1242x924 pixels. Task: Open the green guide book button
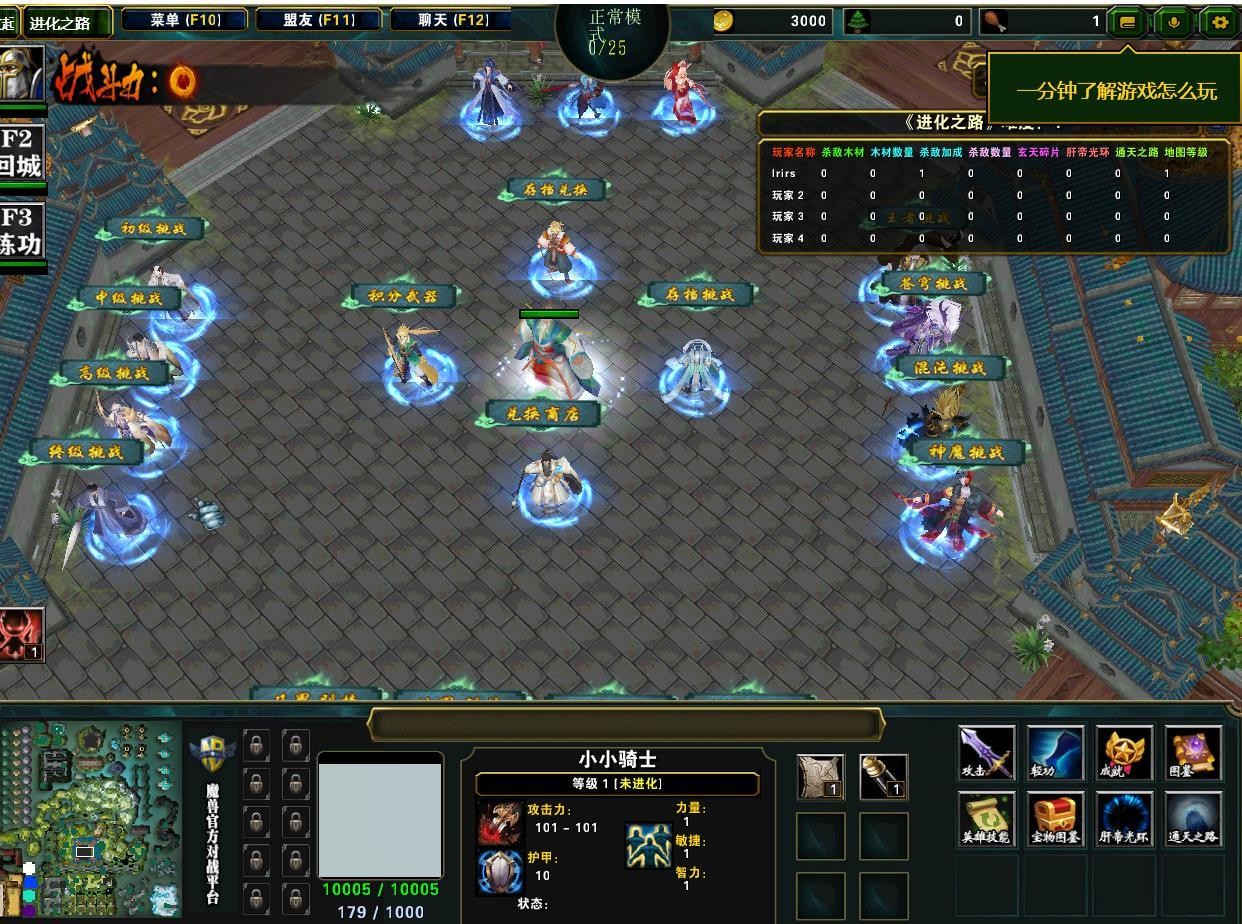pos(1127,21)
